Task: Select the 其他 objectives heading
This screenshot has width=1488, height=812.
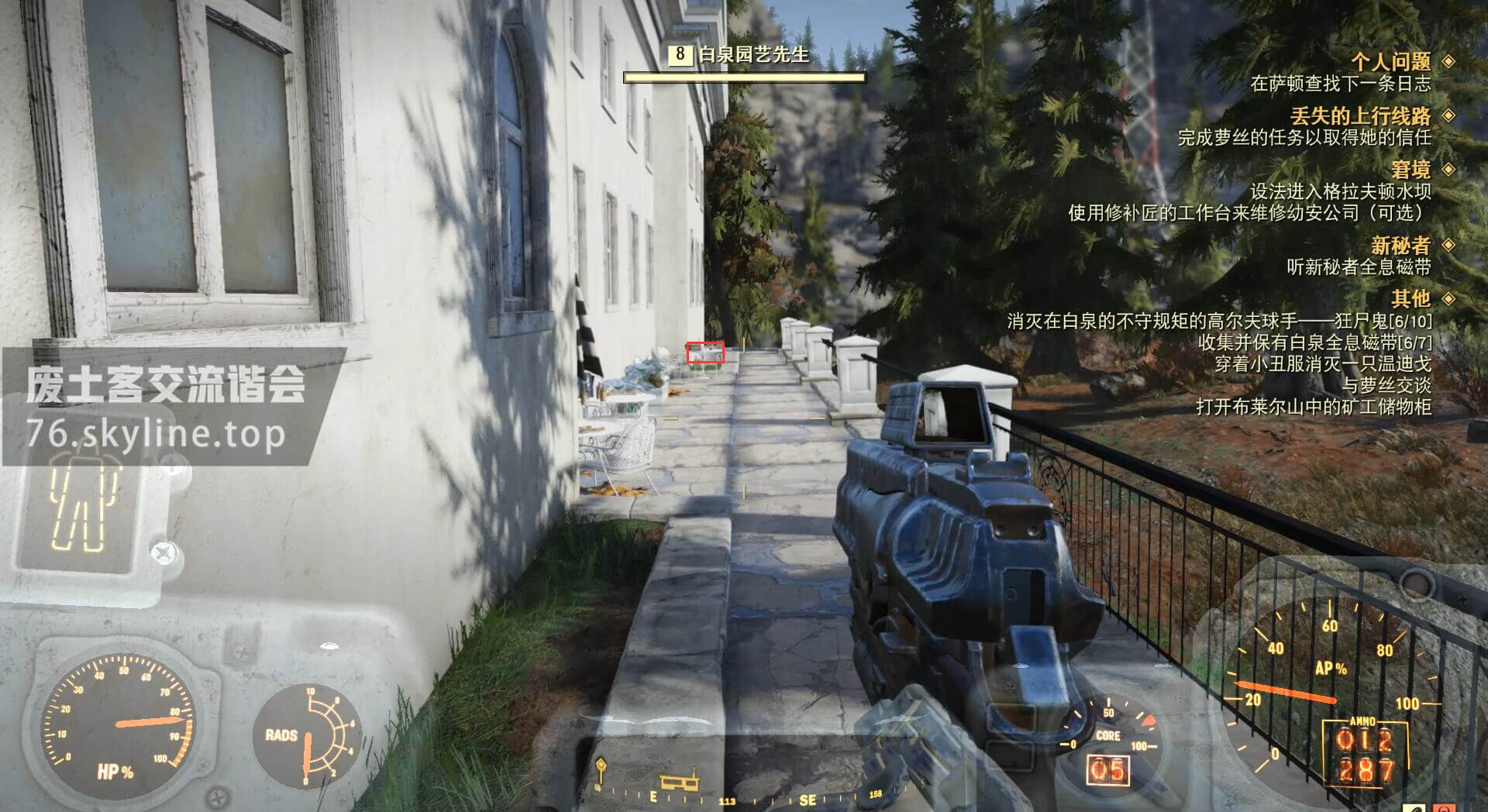Action: [1410, 298]
